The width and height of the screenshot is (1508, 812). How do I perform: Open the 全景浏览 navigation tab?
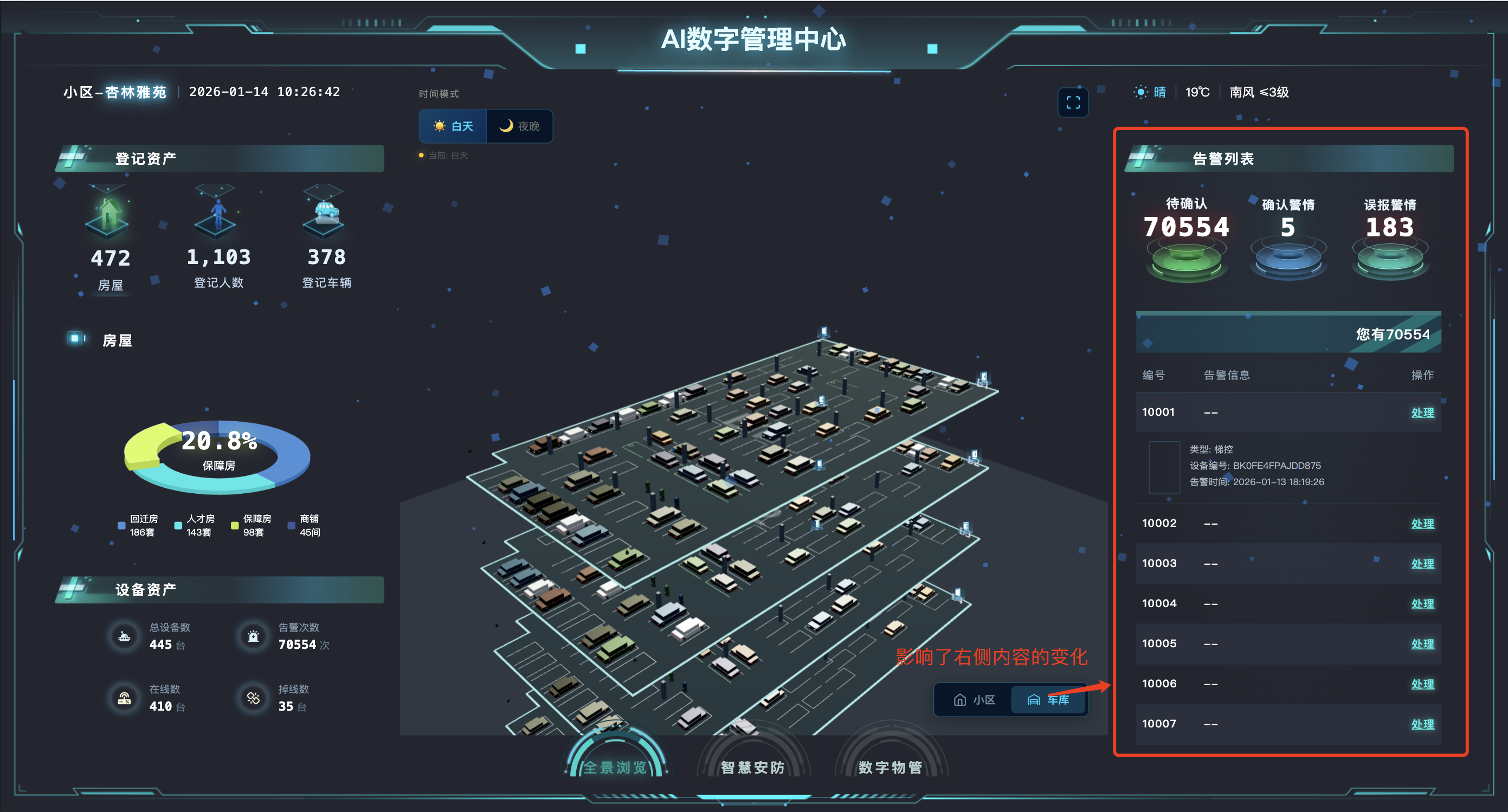pyautogui.click(x=615, y=766)
